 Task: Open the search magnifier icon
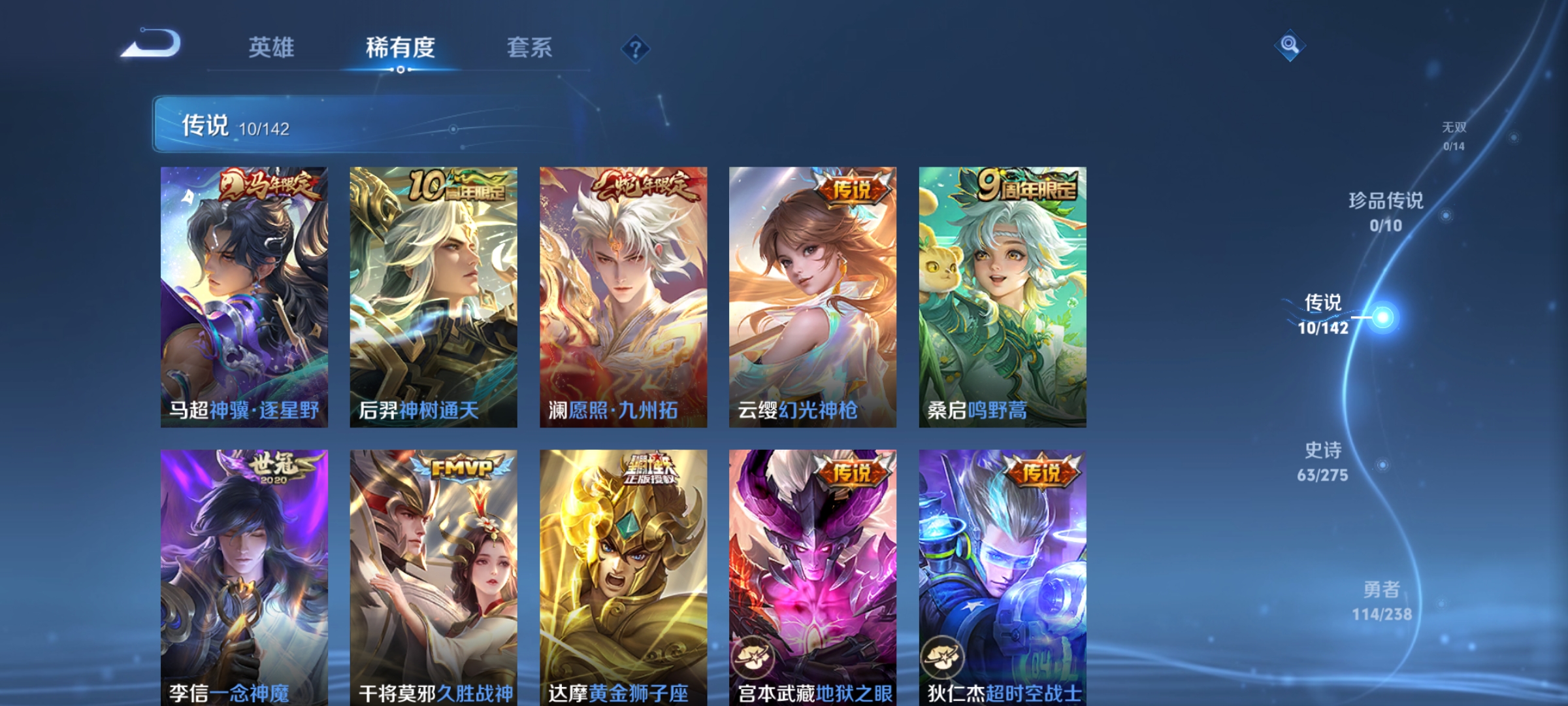[x=1289, y=44]
